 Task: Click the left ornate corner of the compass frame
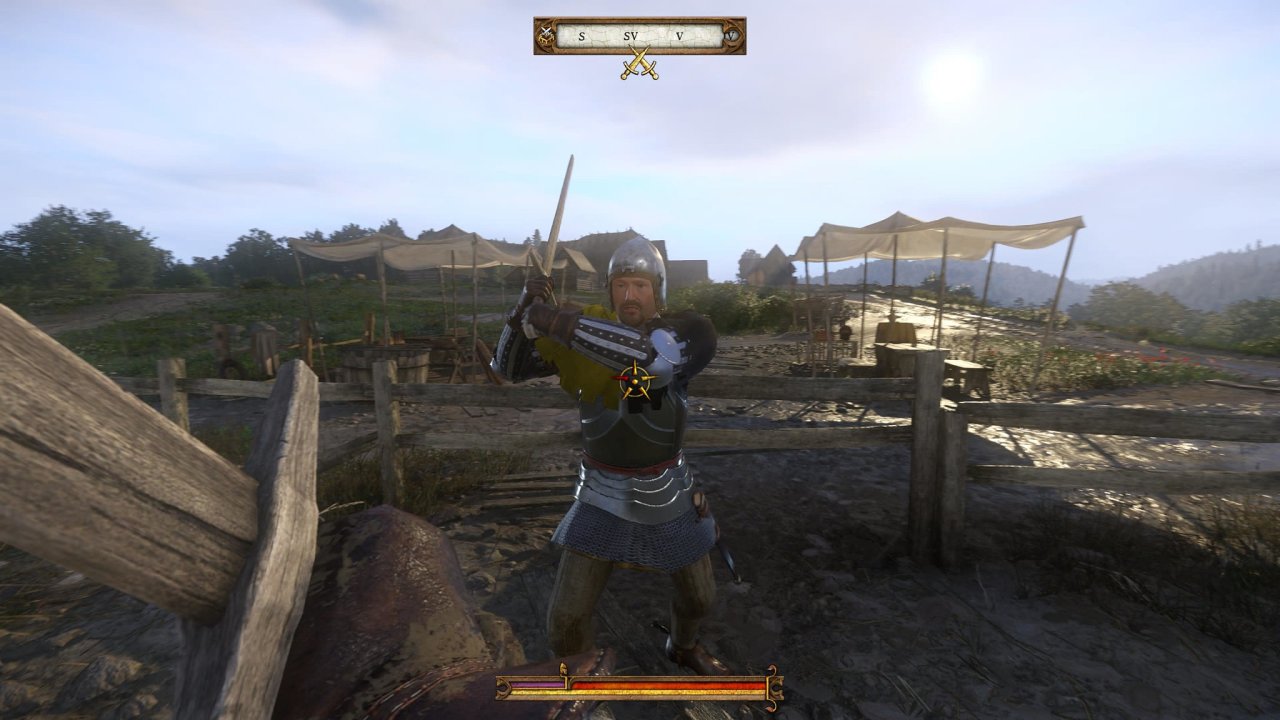(x=540, y=22)
